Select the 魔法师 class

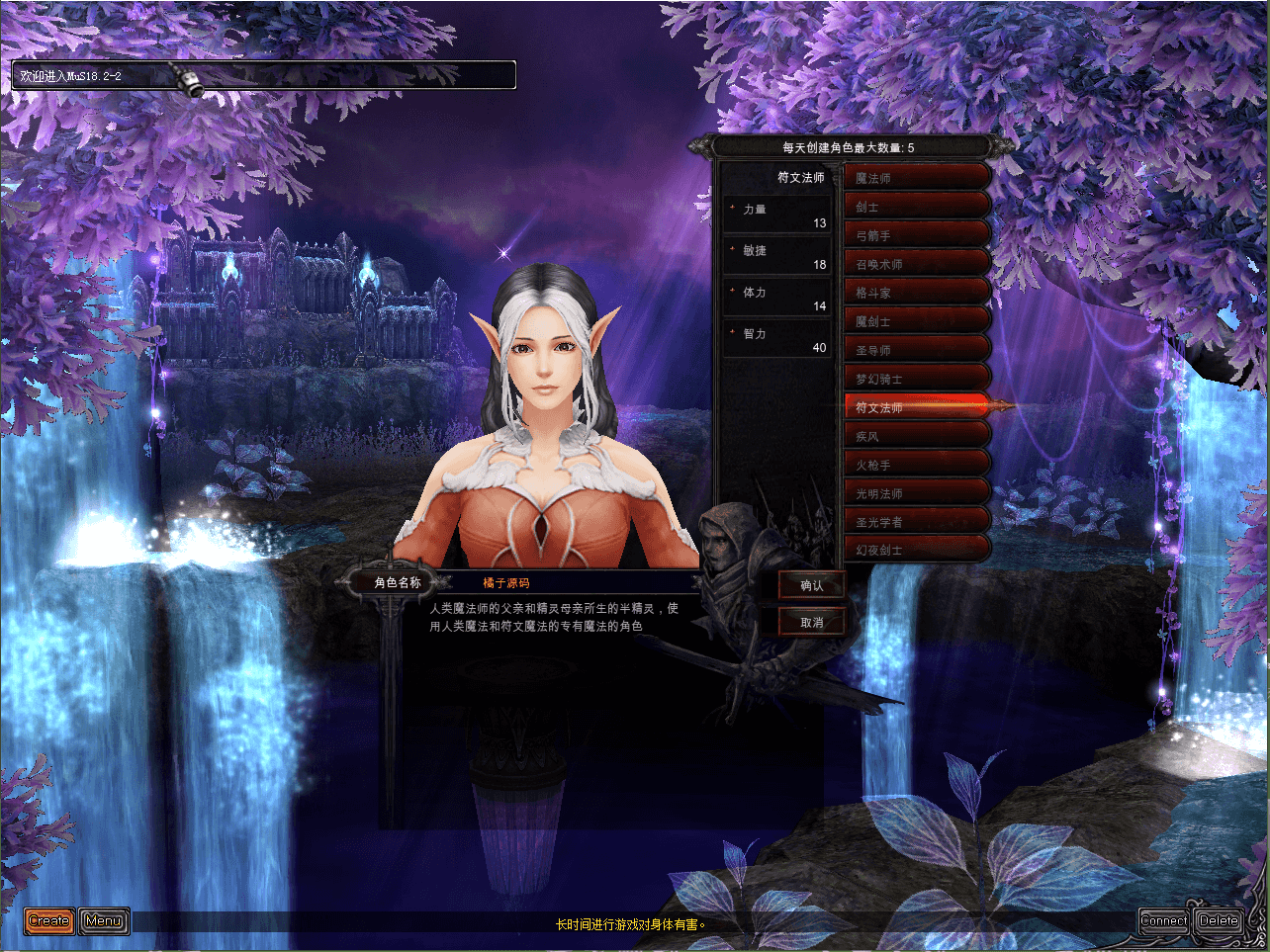click(916, 178)
